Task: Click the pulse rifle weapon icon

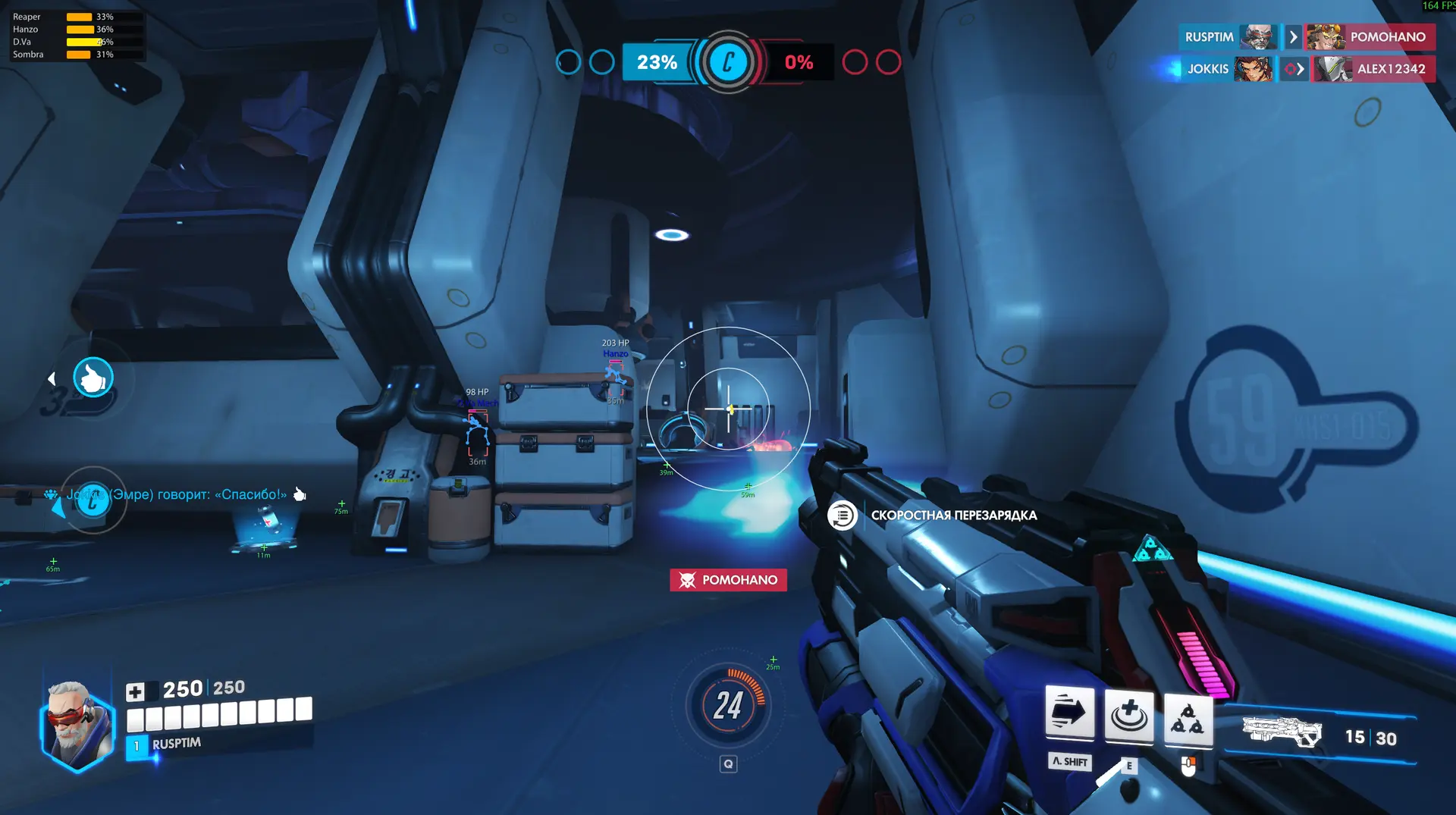Action: [x=1282, y=732]
